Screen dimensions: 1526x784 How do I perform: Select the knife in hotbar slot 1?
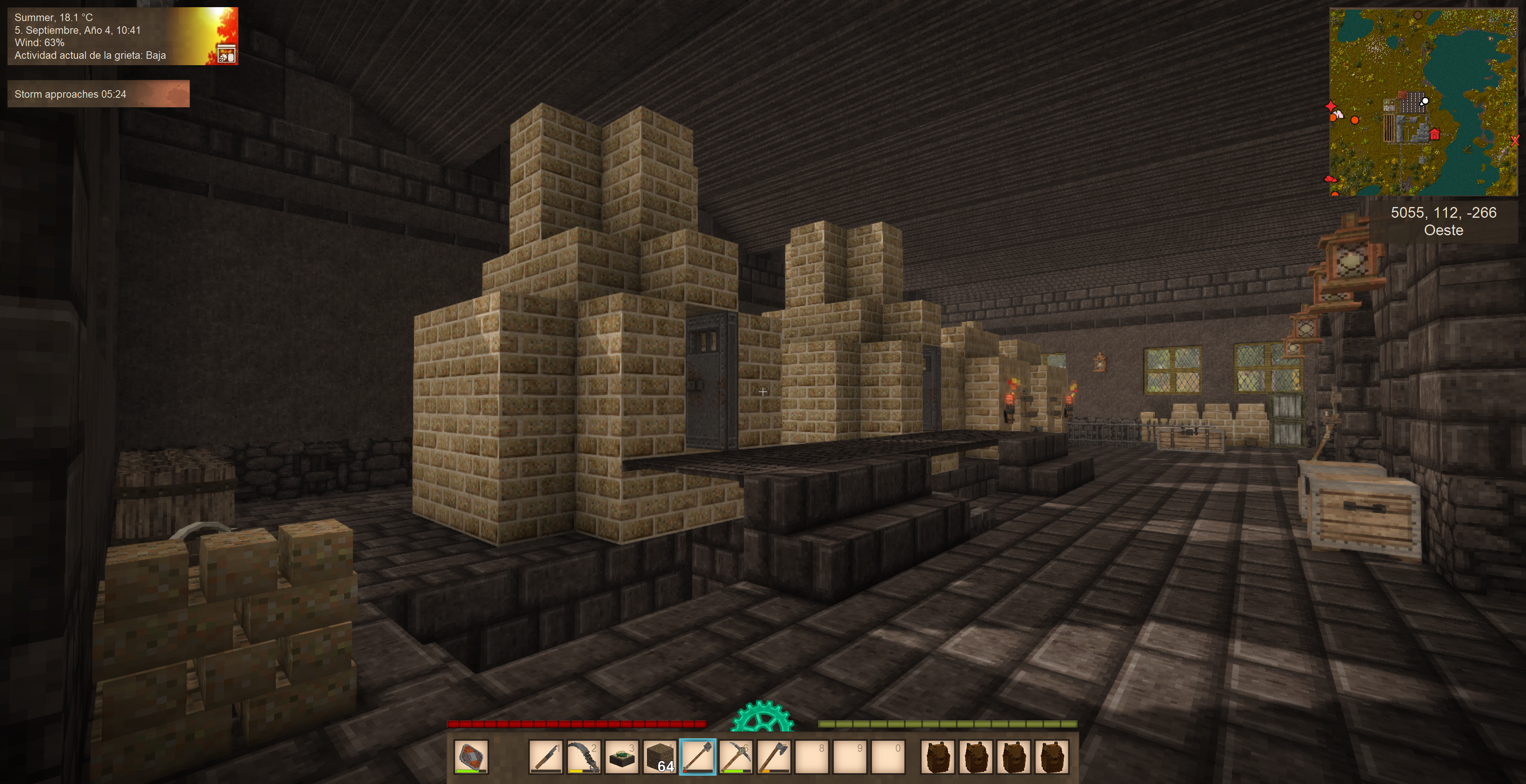546,756
